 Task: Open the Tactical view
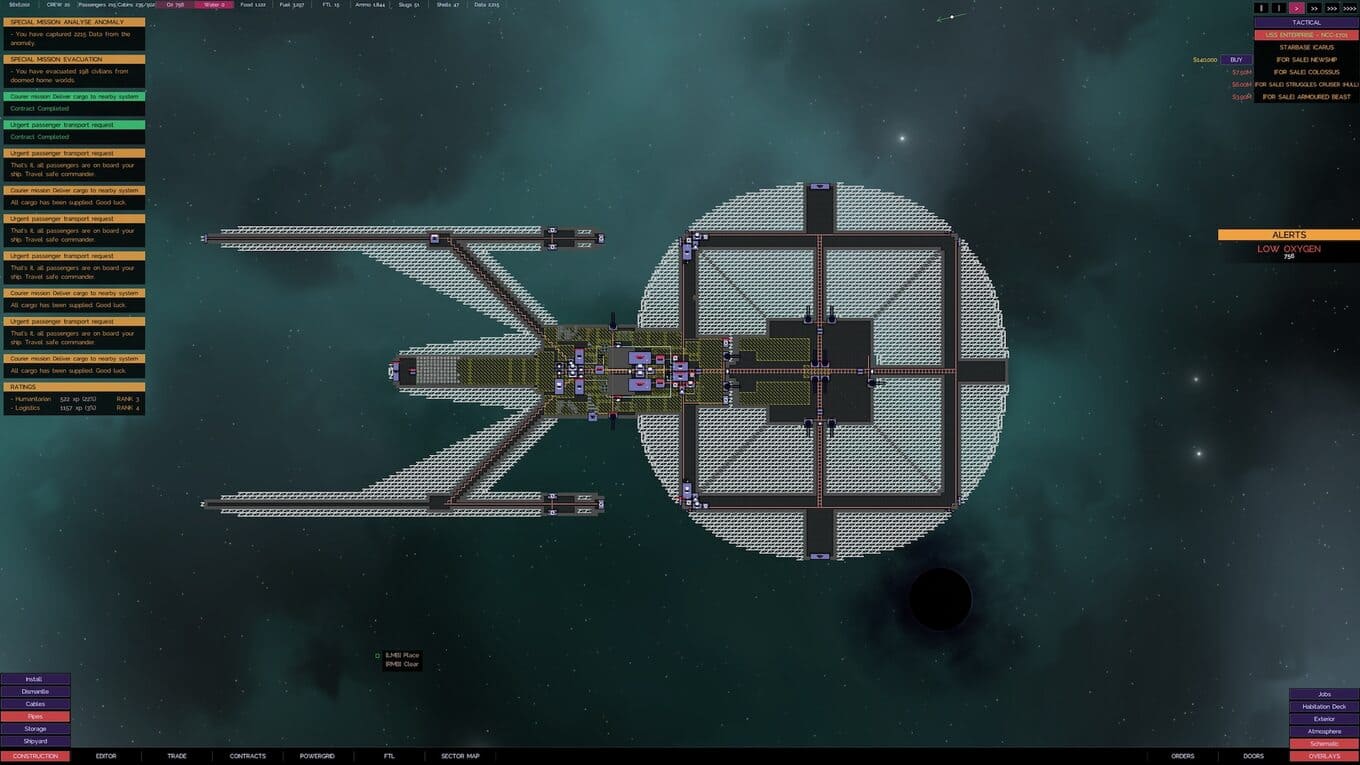[x=1306, y=22]
